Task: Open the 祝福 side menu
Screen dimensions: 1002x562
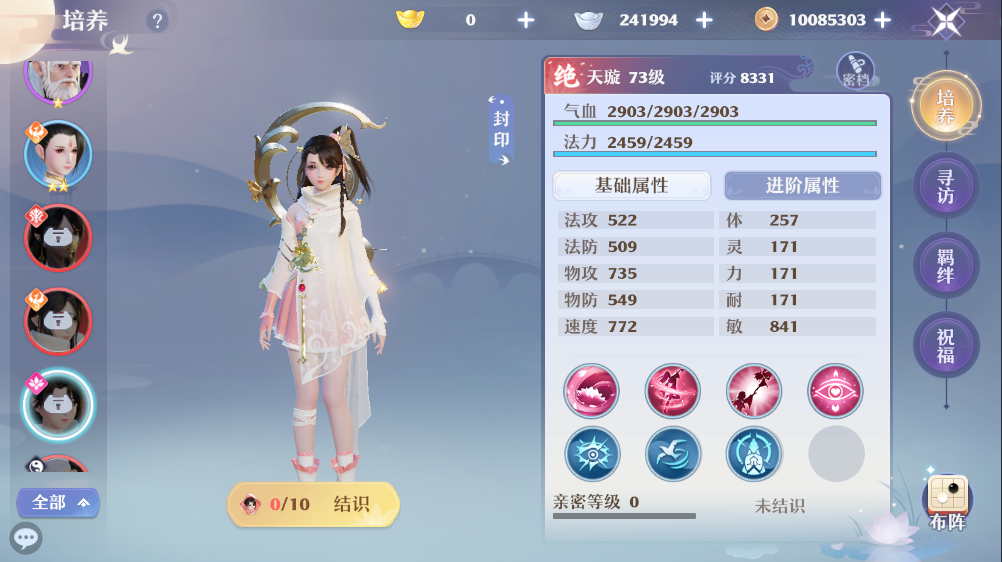Action: click(x=945, y=345)
